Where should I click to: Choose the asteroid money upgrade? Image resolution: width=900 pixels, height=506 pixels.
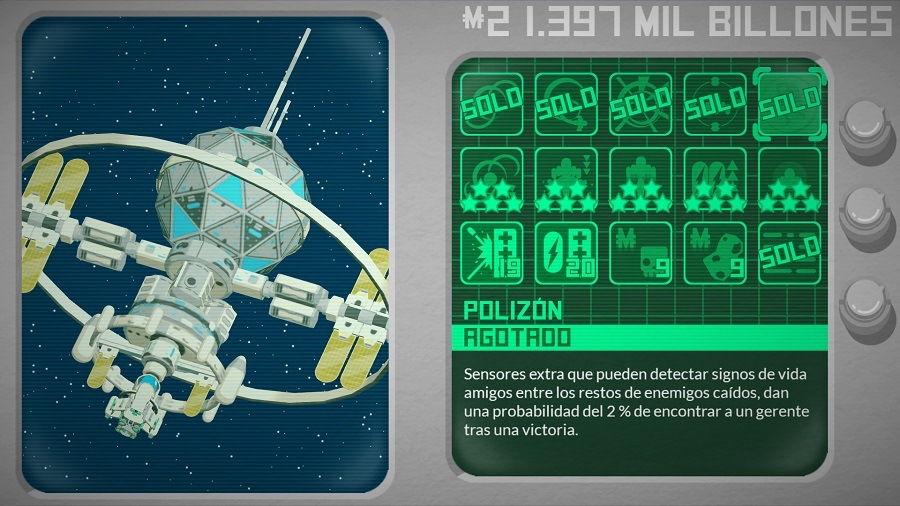(x=715, y=251)
